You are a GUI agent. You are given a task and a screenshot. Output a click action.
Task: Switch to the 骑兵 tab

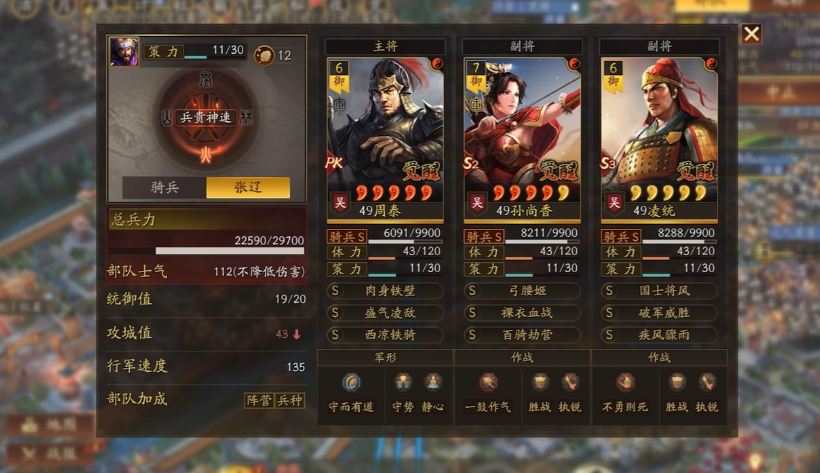(x=164, y=188)
